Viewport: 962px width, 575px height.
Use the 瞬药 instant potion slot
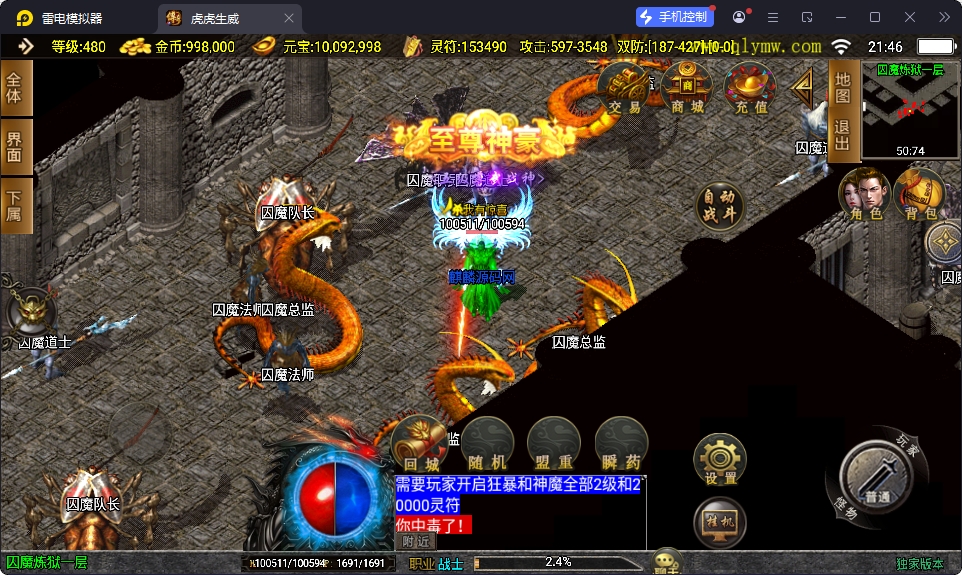(x=620, y=443)
